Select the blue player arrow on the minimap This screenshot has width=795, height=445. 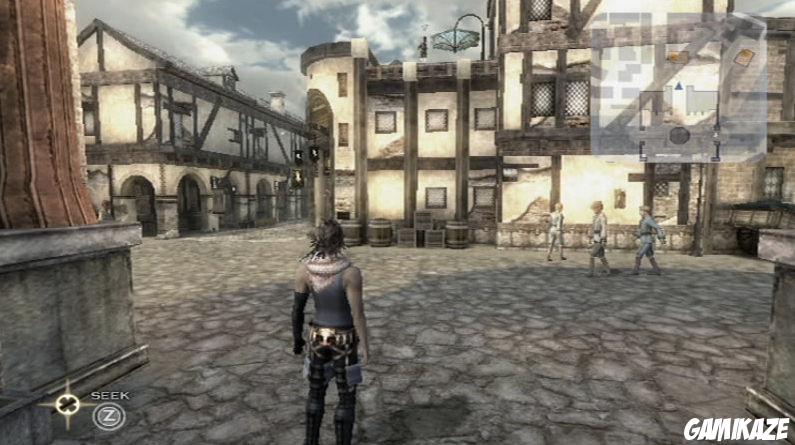click(679, 87)
